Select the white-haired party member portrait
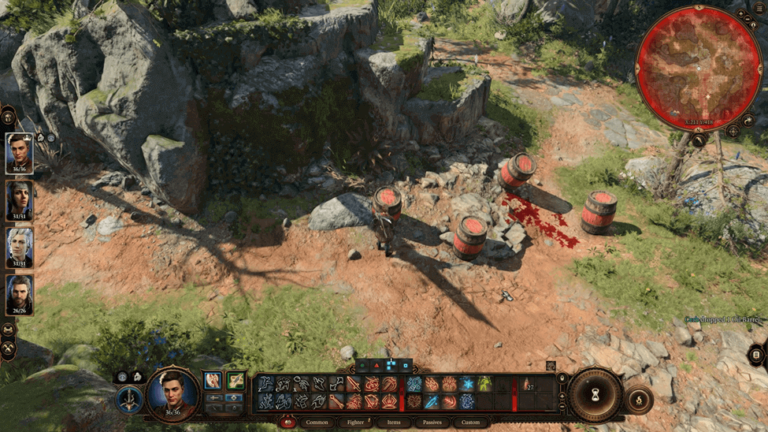This screenshot has height=432, width=768. (x=19, y=247)
